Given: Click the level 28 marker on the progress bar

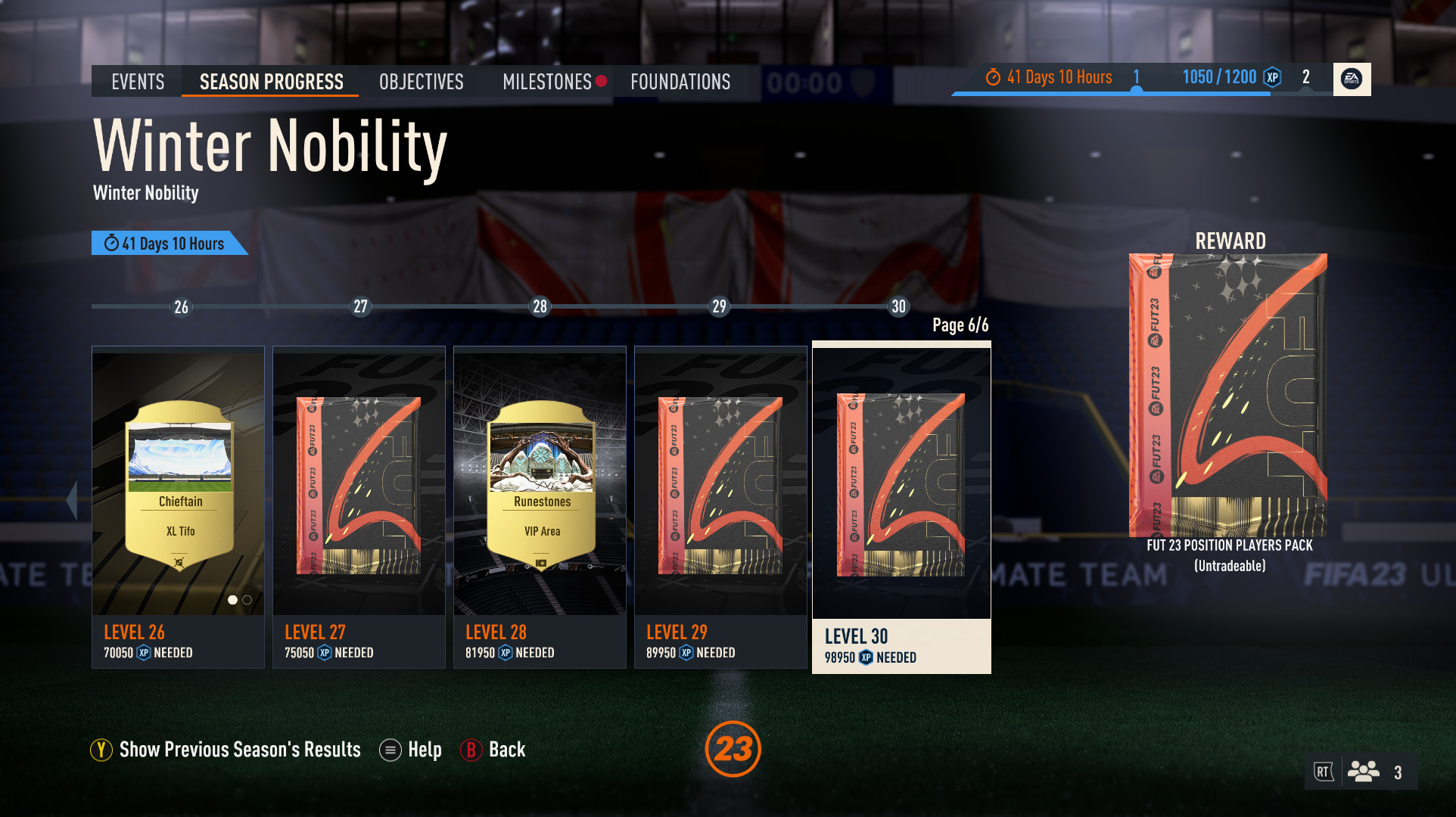Looking at the screenshot, I should coord(540,307).
